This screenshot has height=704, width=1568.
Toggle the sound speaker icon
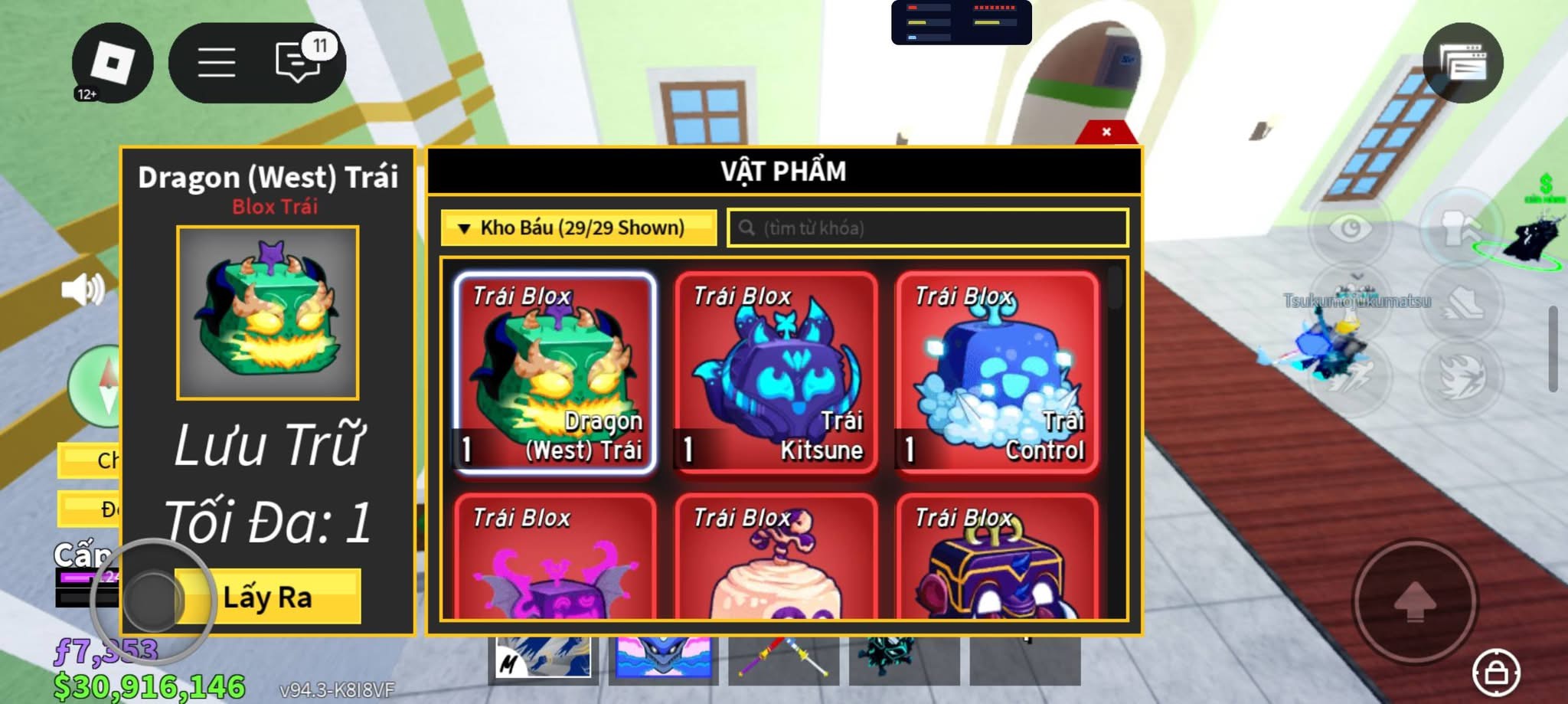point(83,290)
